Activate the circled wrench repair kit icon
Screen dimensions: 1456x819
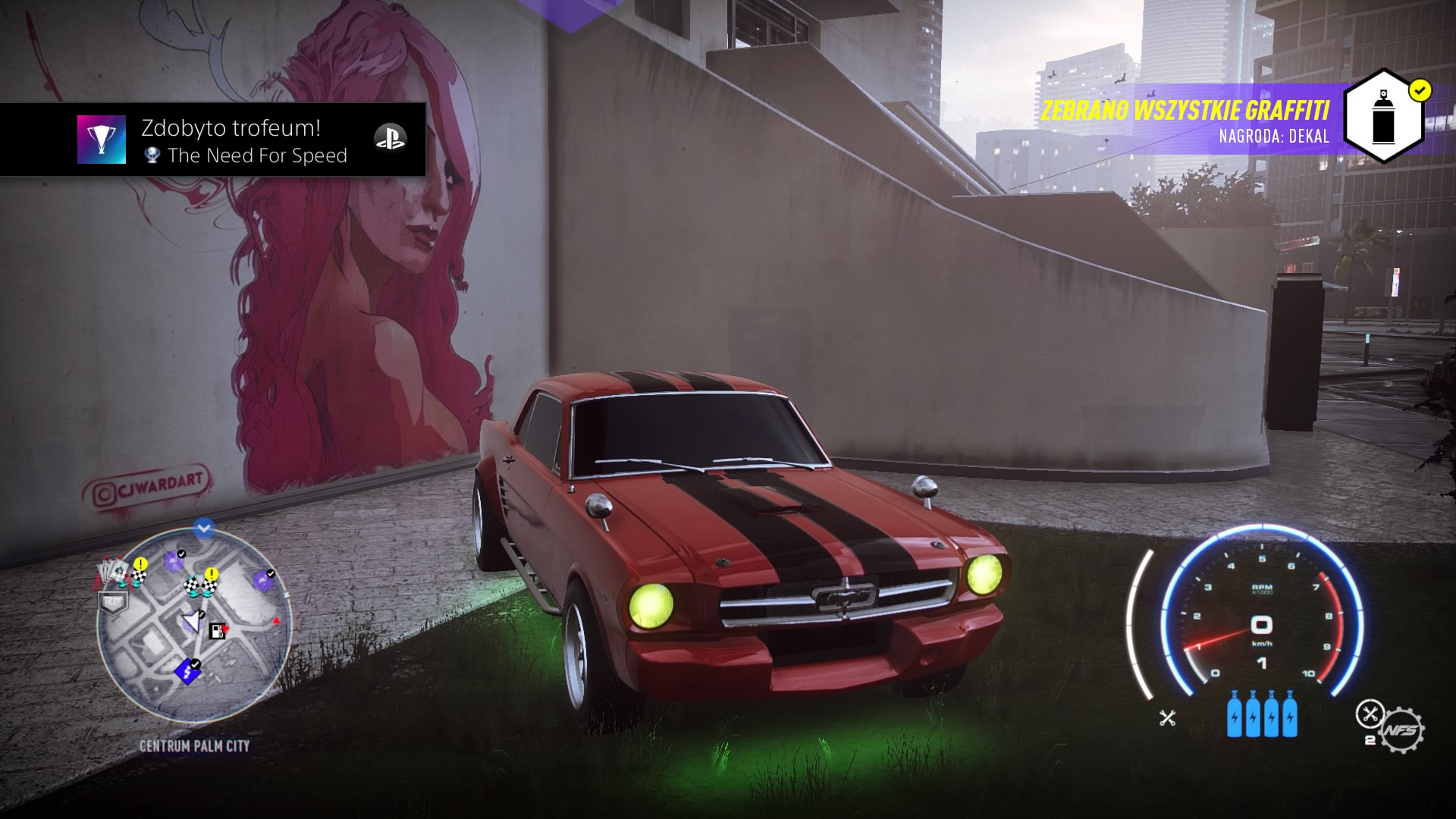point(1368,713)
